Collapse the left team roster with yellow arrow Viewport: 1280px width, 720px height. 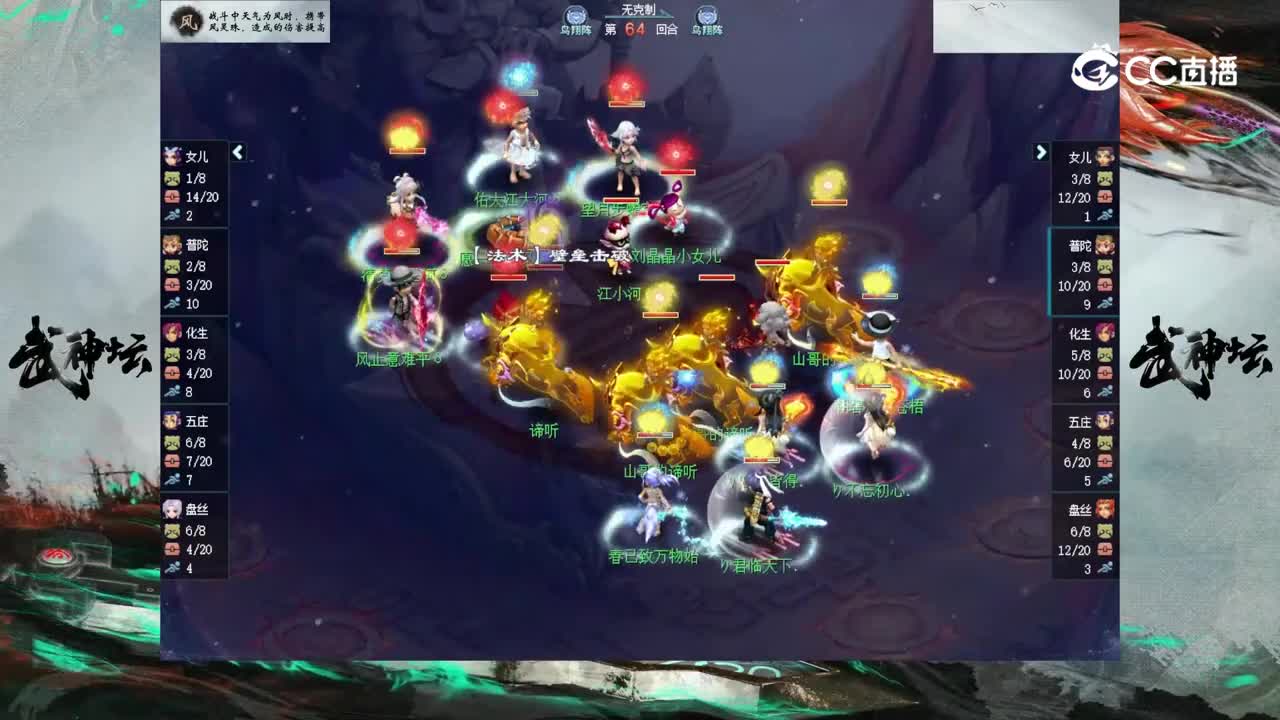(x=238, y=153)
